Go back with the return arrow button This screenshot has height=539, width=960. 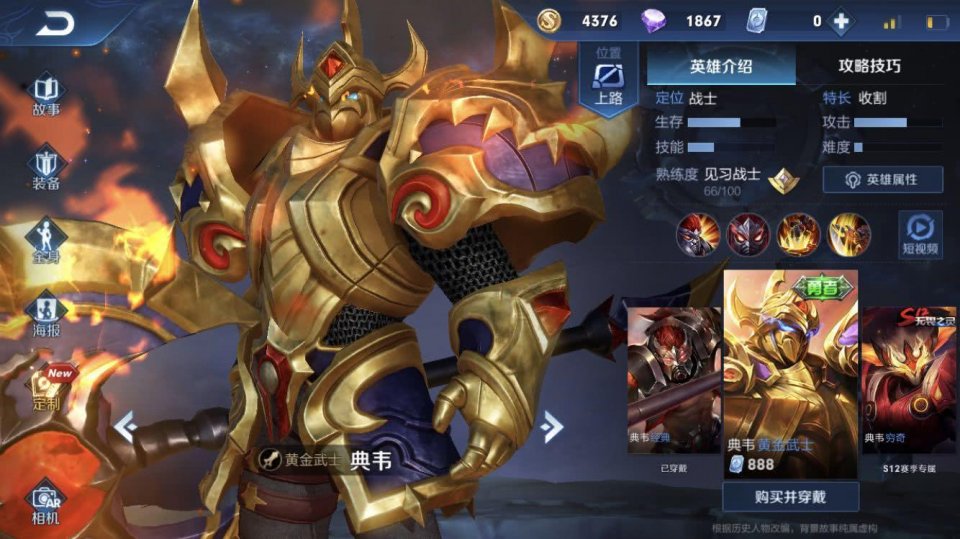(55, 24)
